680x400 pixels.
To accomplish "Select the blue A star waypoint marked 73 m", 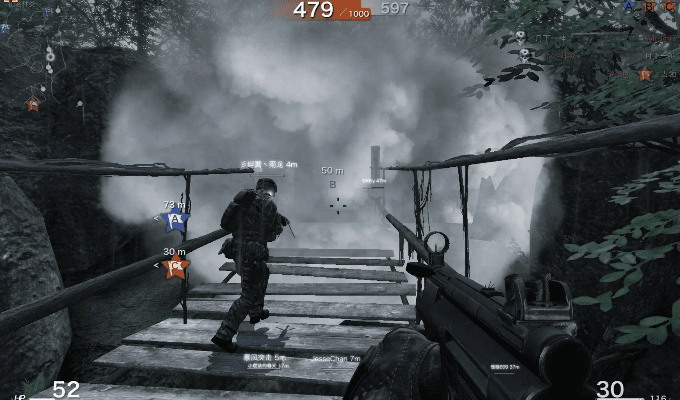I will click(x=175, y=219).
